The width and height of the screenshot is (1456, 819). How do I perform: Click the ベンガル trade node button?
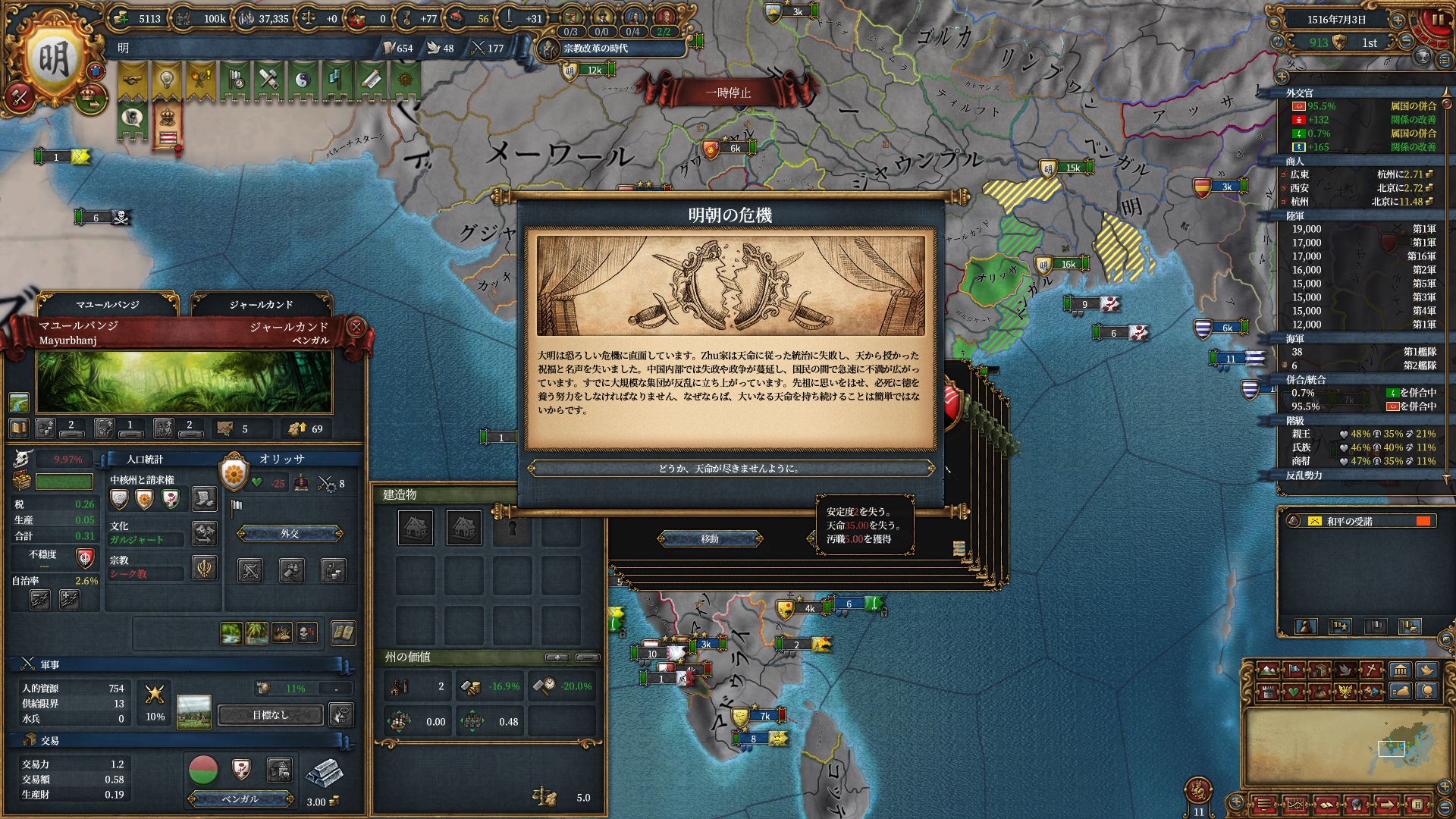(x=240, y=799)
